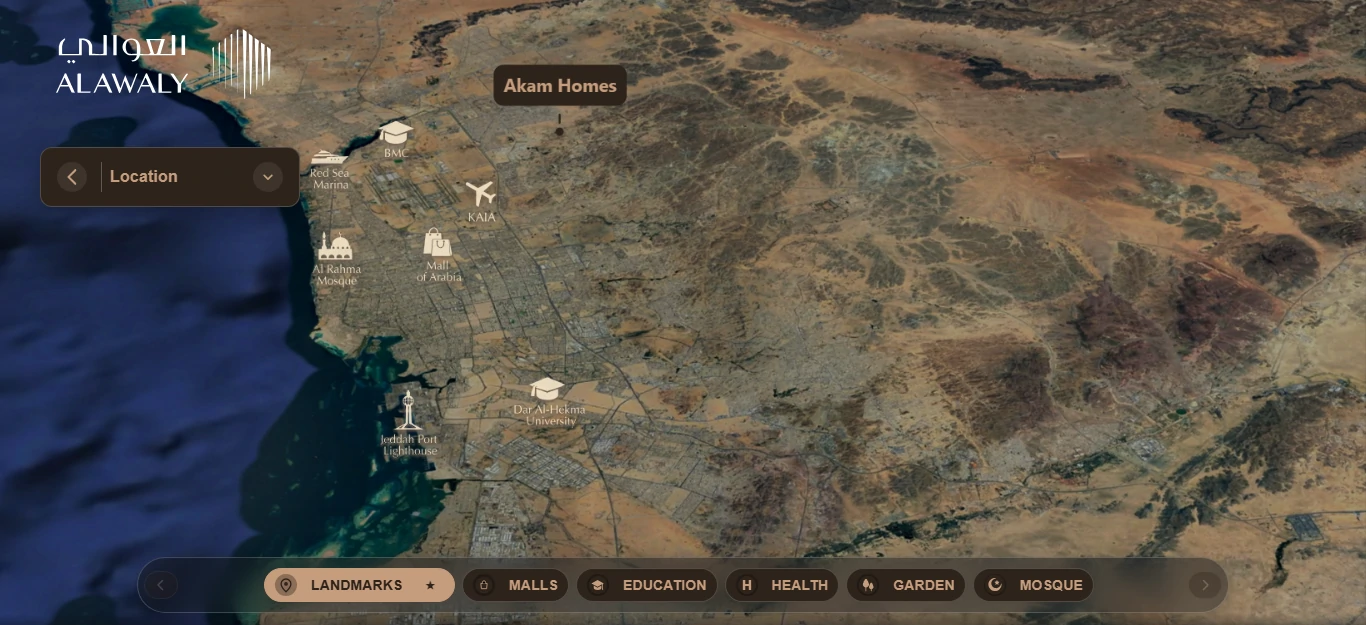Open the Dar Al-Hekma University marker
This screenshot has width=1366, height=625.
(547, 389)
